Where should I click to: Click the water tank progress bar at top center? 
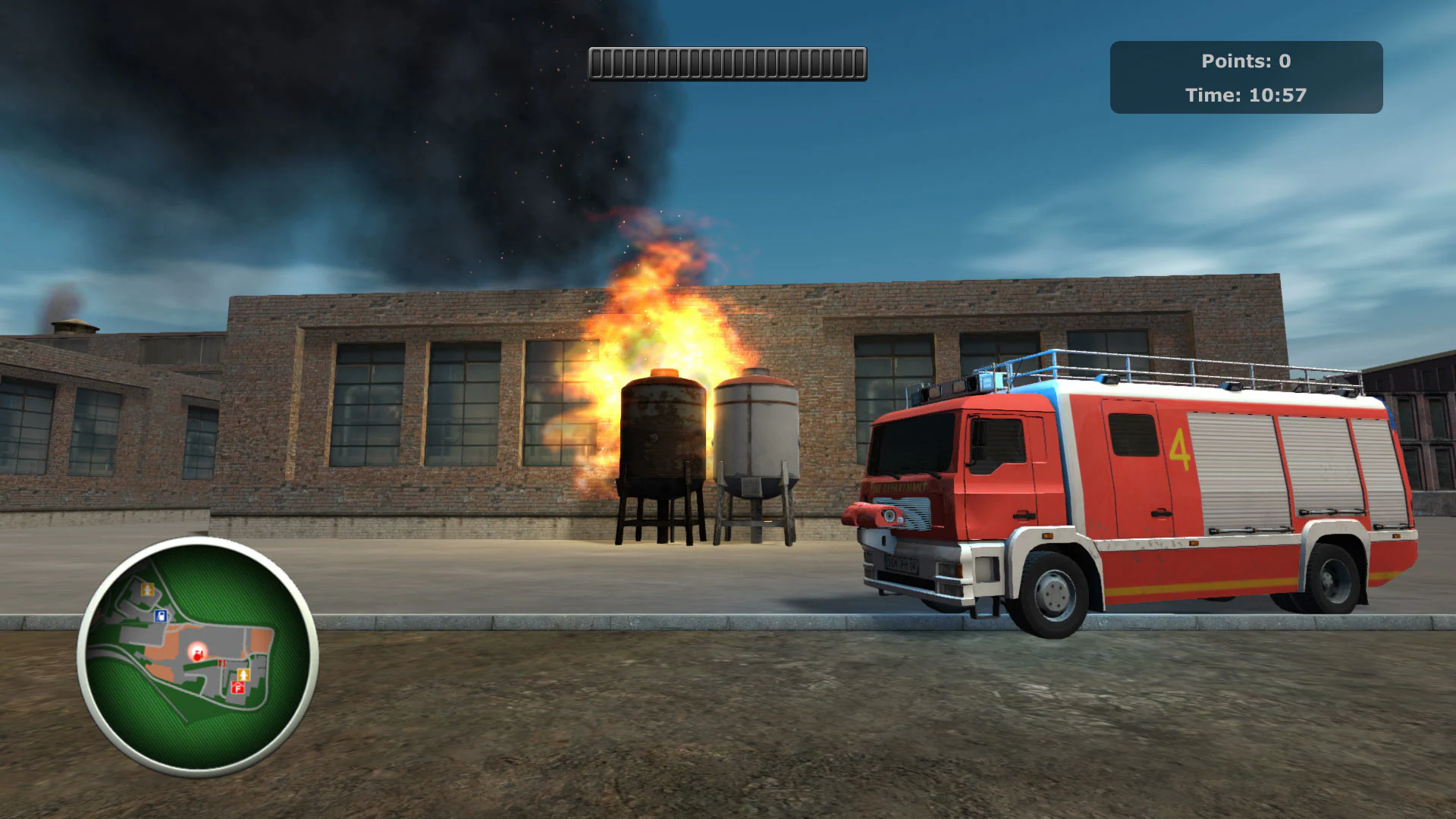(x=726, y=62)
